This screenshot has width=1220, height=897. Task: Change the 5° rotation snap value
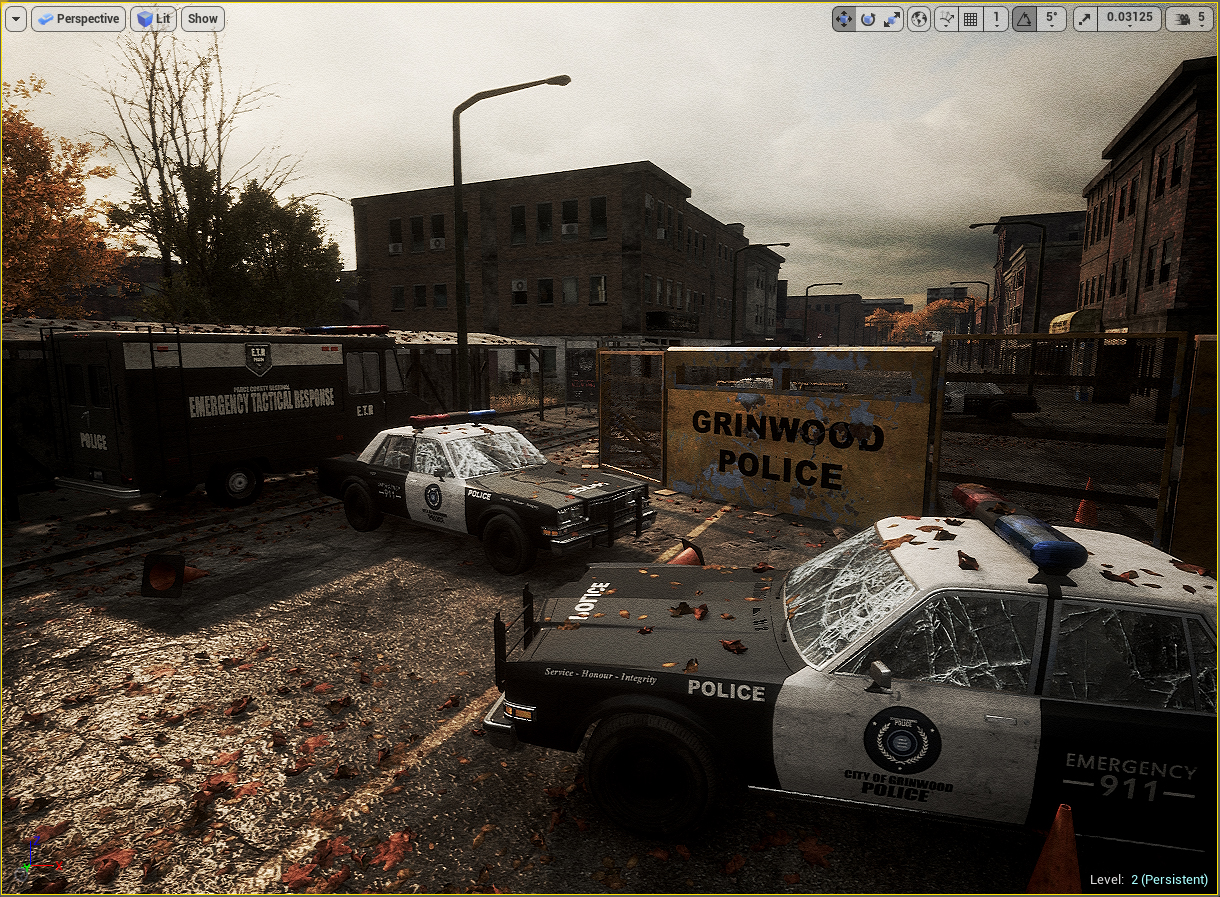click(x=1051, y=19)
